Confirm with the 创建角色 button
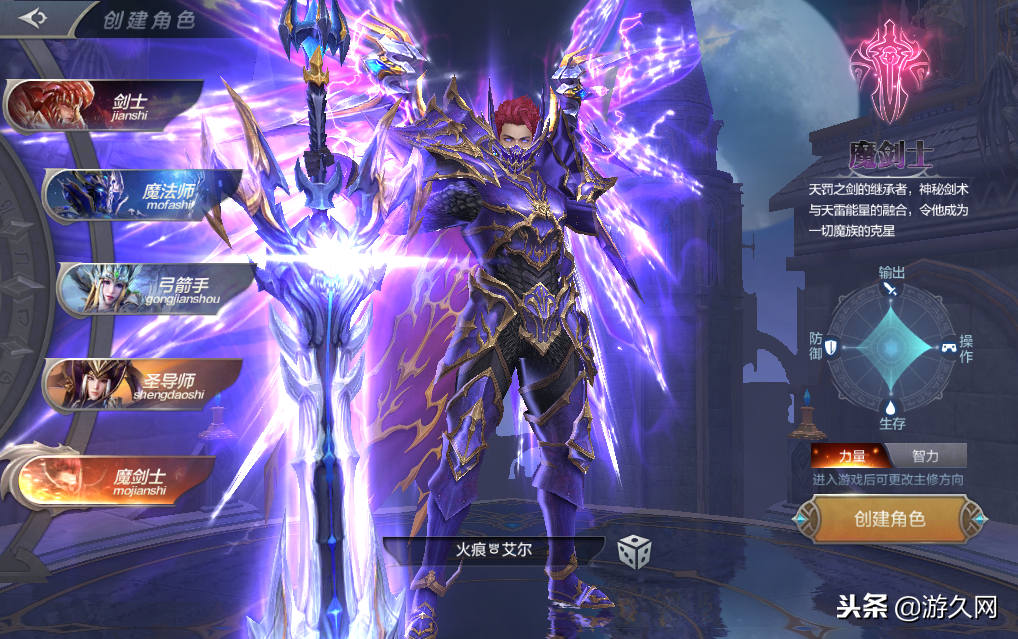This screenshot has height=639, width=1018. click(x=889, y=519)
